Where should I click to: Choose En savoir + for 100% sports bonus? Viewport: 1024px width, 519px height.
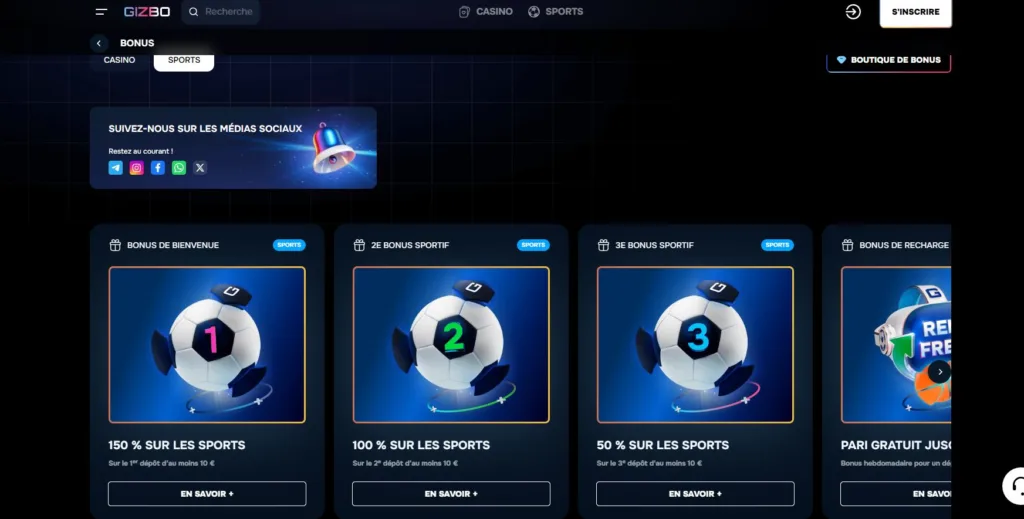click(451, 494)
